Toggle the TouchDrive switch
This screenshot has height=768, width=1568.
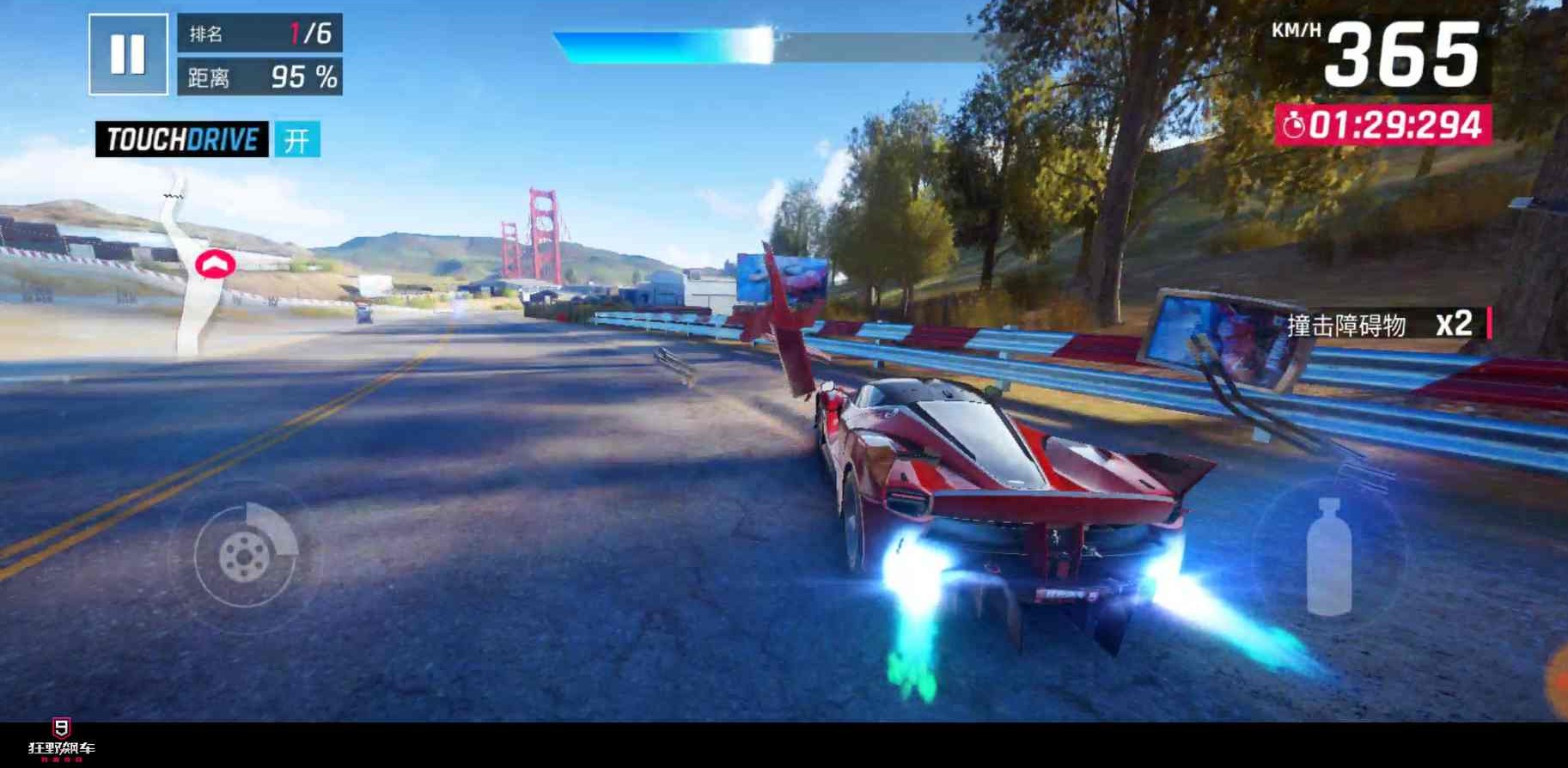pyautogui.click(x=297, y=139)
